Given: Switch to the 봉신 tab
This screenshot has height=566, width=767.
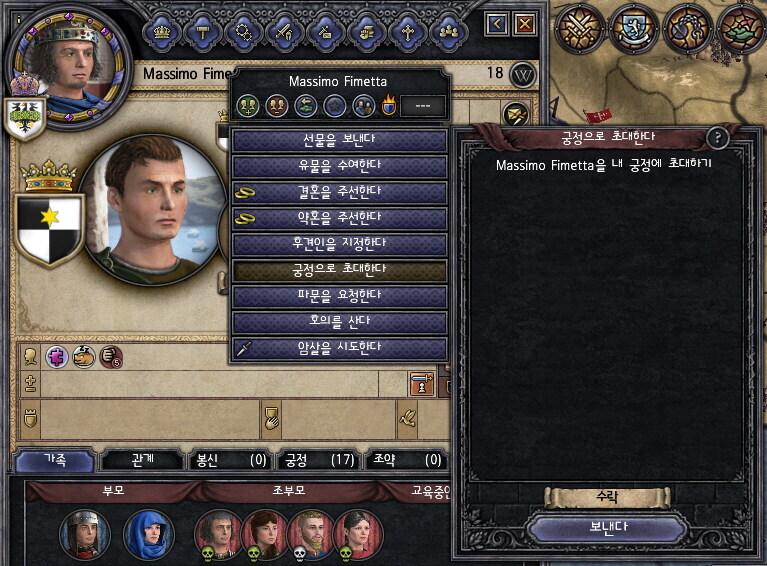Looking at the screenshot, I should pyautogui.click(x=230, y=460).
